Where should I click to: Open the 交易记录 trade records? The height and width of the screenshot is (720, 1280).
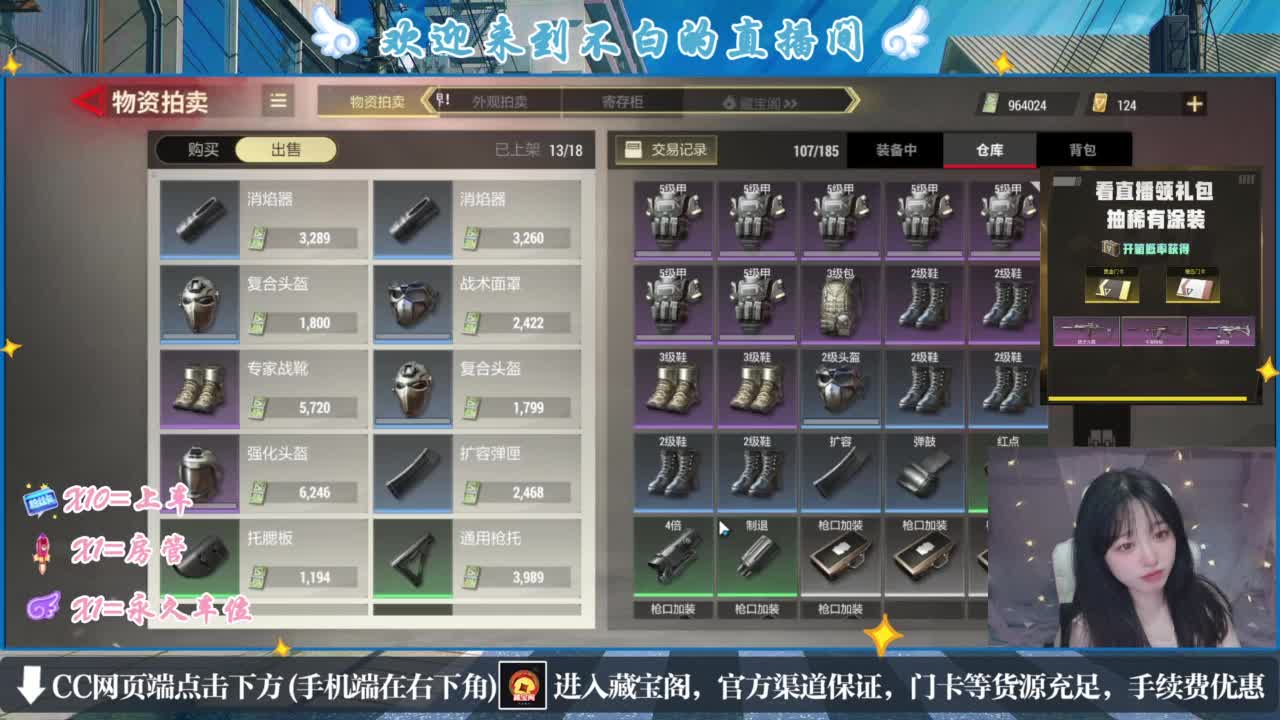point(668,148)
